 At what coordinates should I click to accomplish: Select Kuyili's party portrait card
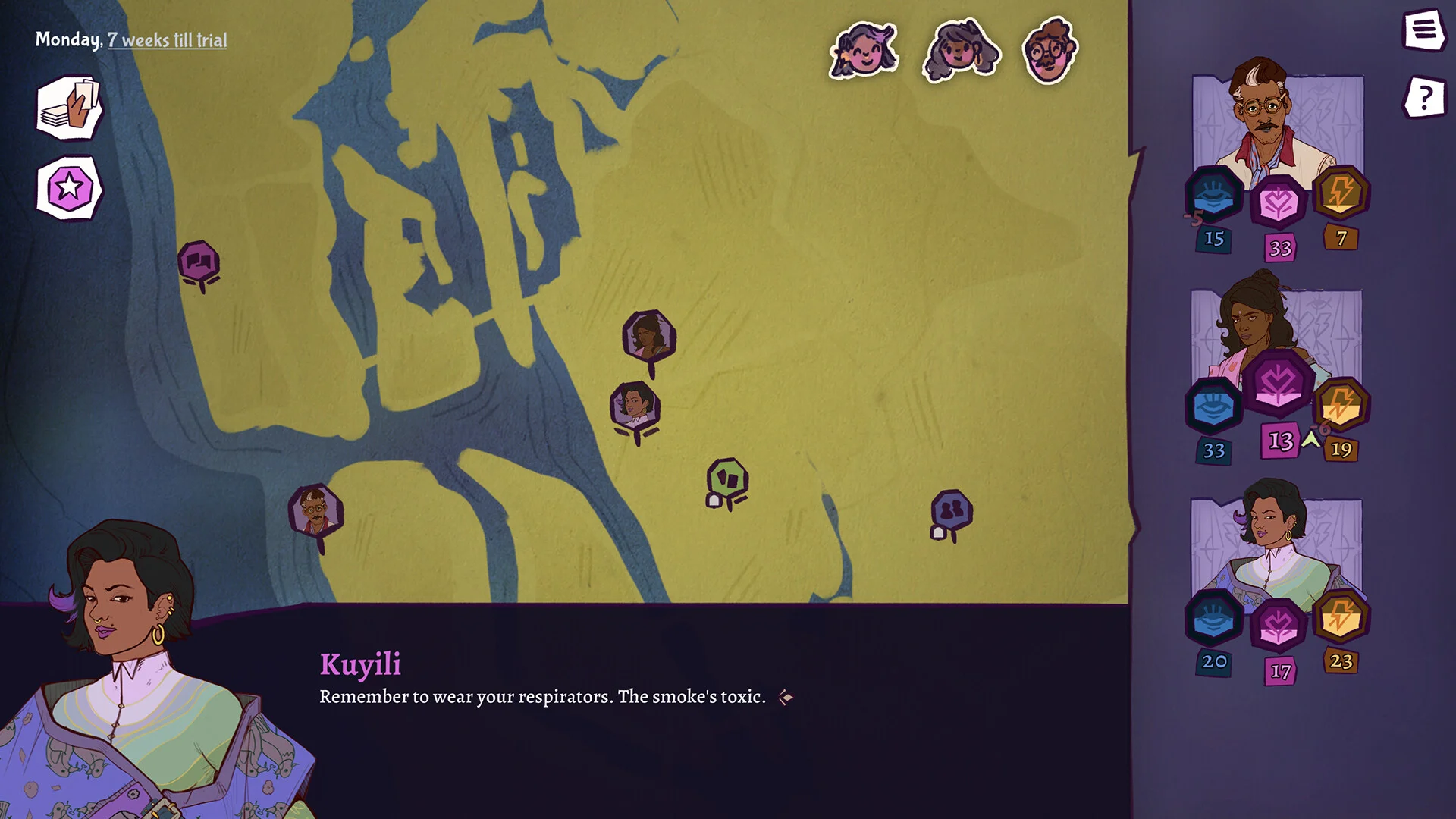(1276, 538)
